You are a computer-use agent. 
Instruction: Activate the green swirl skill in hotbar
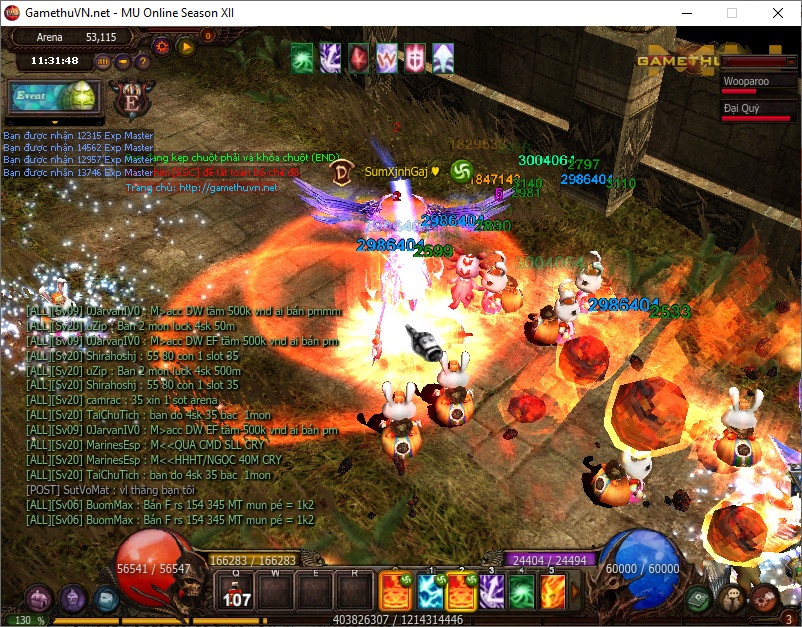point(521,592)
